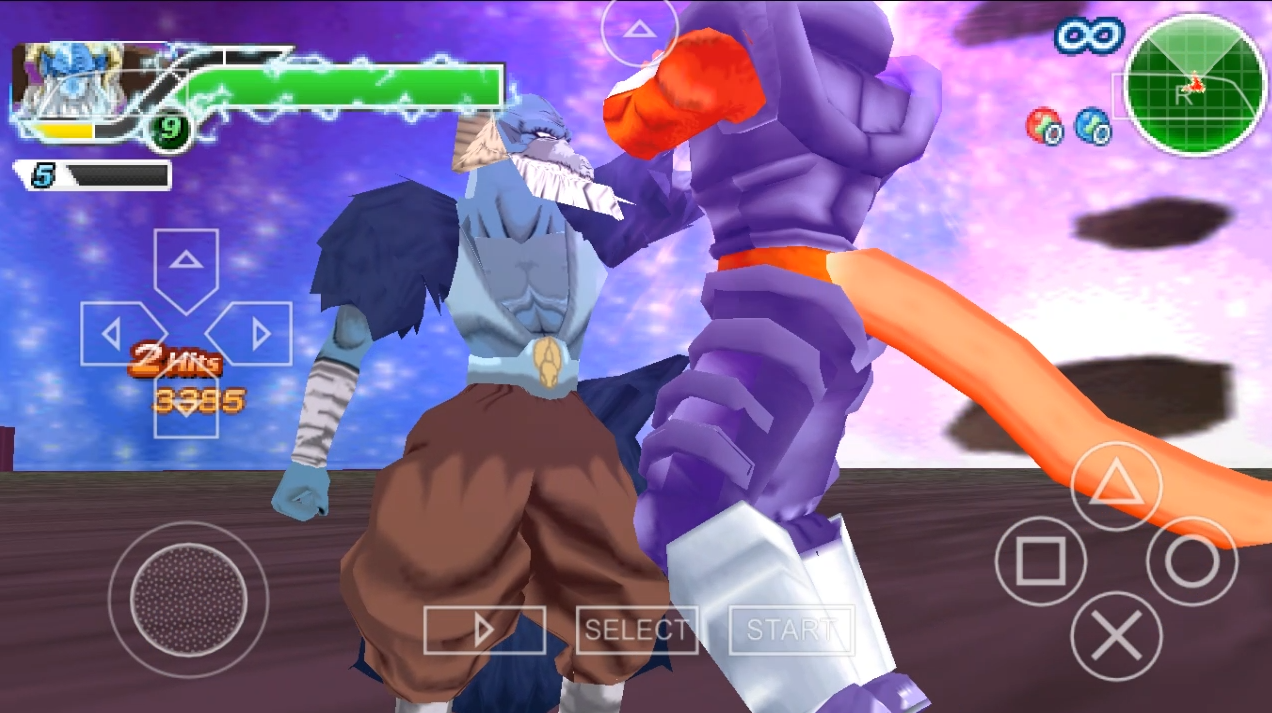Viewport: 1272px width, 713px height.
Task: Click the green radar minimap
Action: pos(1195,86)
